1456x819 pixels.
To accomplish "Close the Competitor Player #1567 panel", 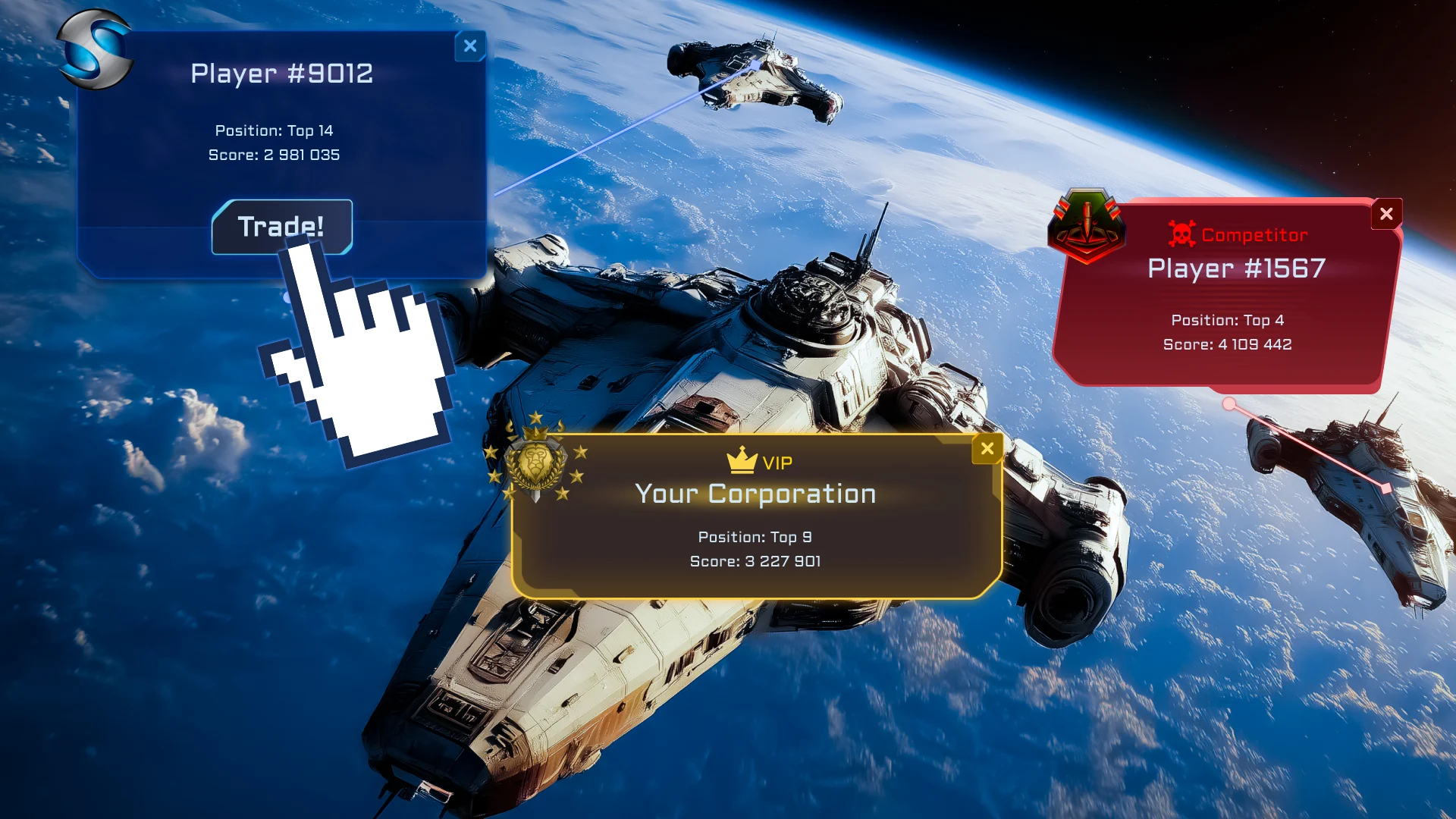I will point(1386,214).
